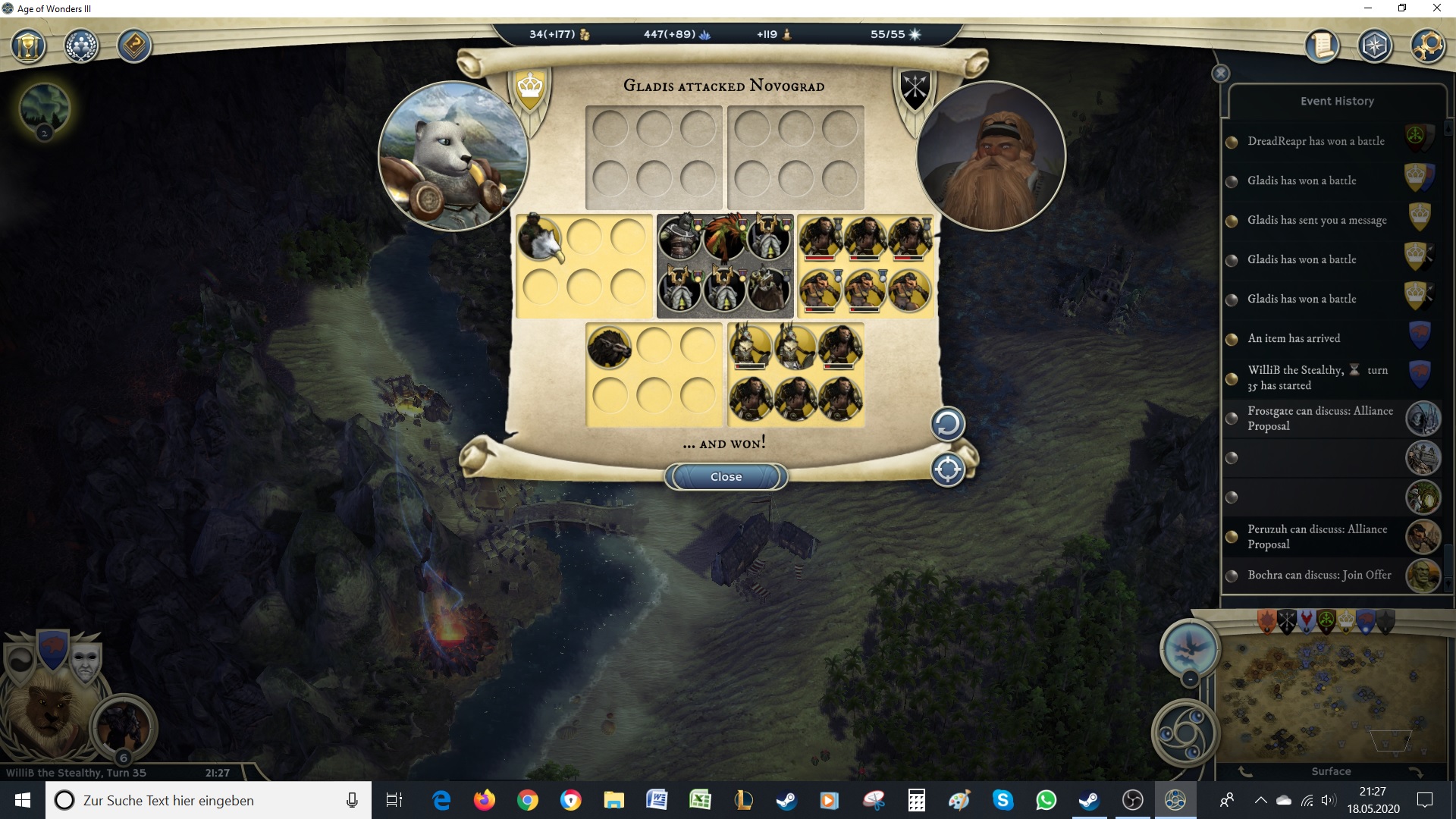Click the crosshair locate battle button

coord(947,470)
